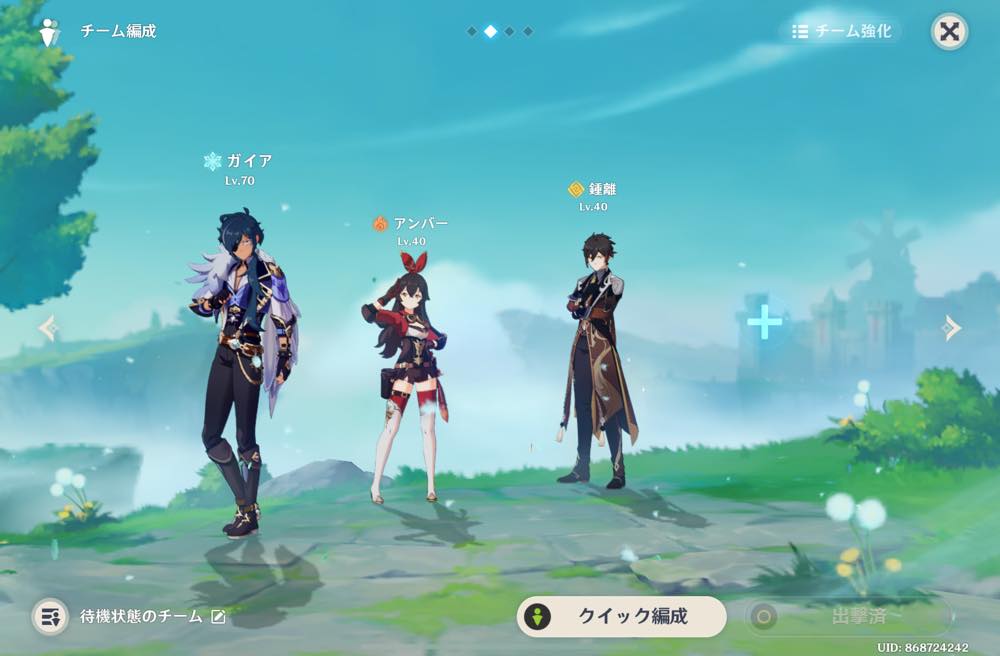Switch to the next team with right arrow

pos(952,328)
